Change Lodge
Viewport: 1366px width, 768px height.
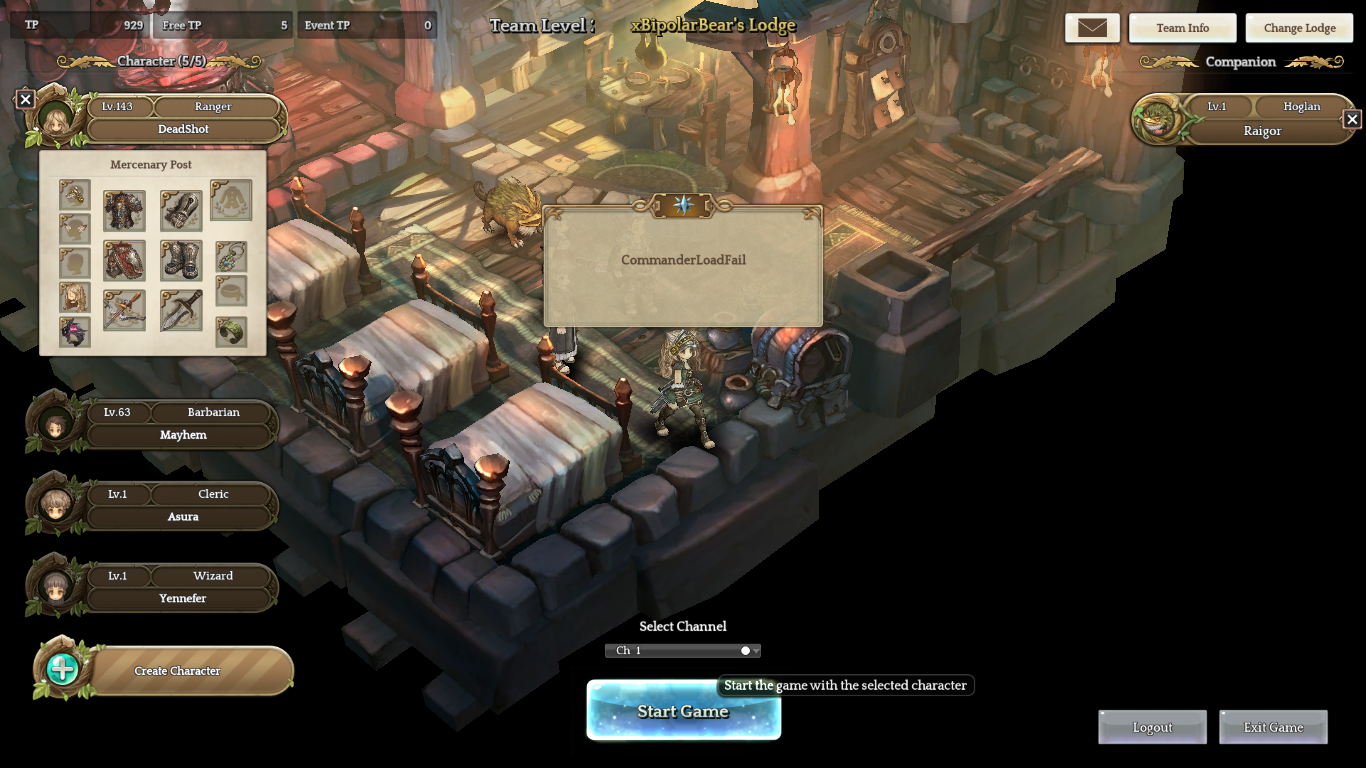(x=1299, y=28)
